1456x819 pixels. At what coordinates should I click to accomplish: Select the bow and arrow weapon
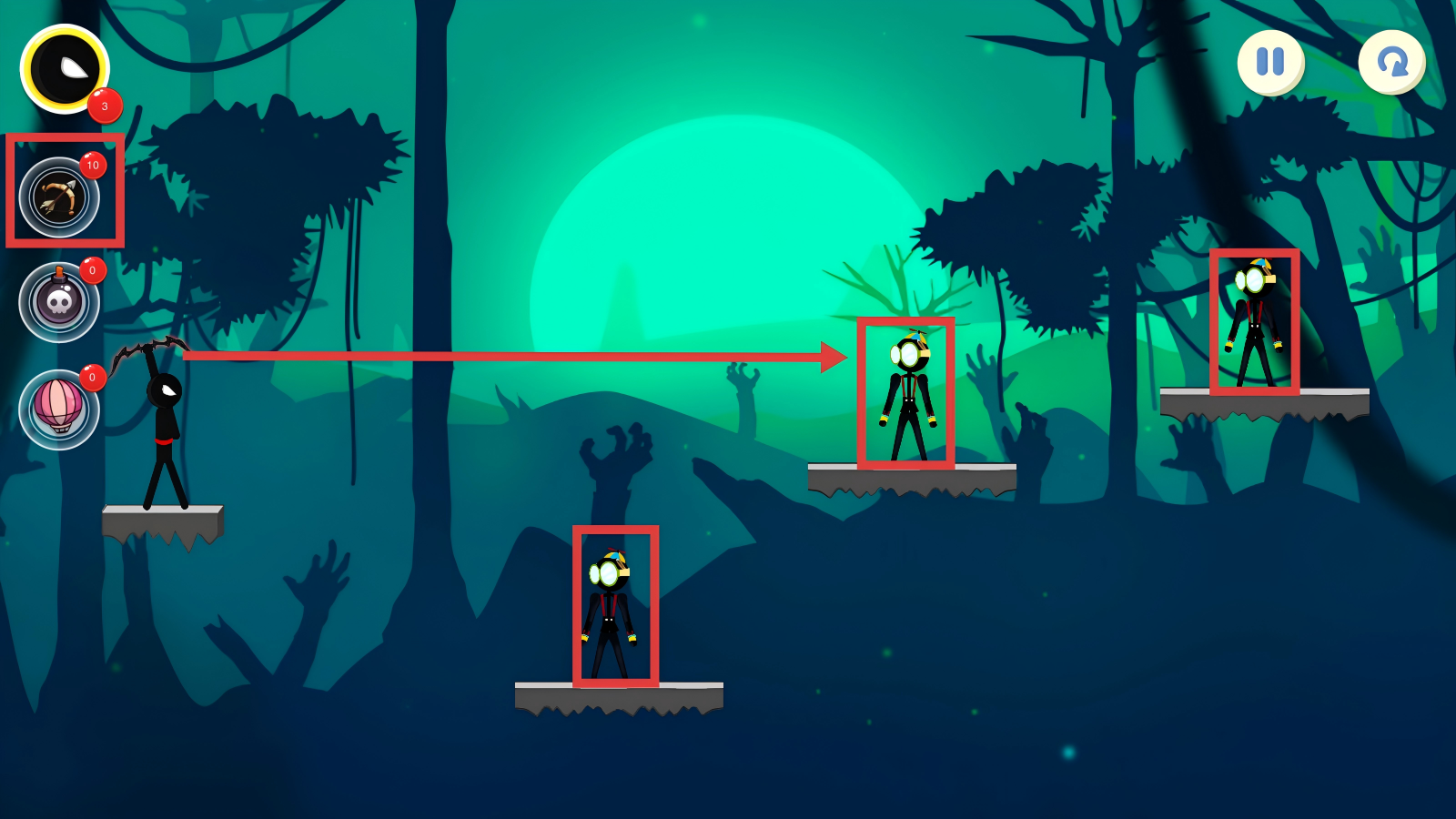tap(59, 197)
